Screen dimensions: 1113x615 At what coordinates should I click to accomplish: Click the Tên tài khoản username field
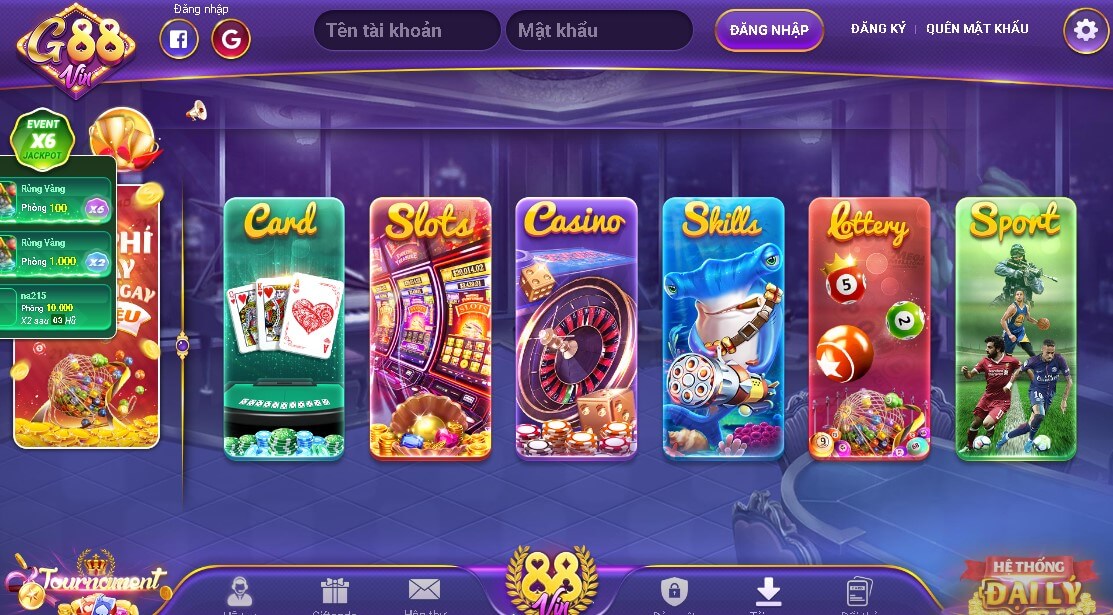click(407, 31)
